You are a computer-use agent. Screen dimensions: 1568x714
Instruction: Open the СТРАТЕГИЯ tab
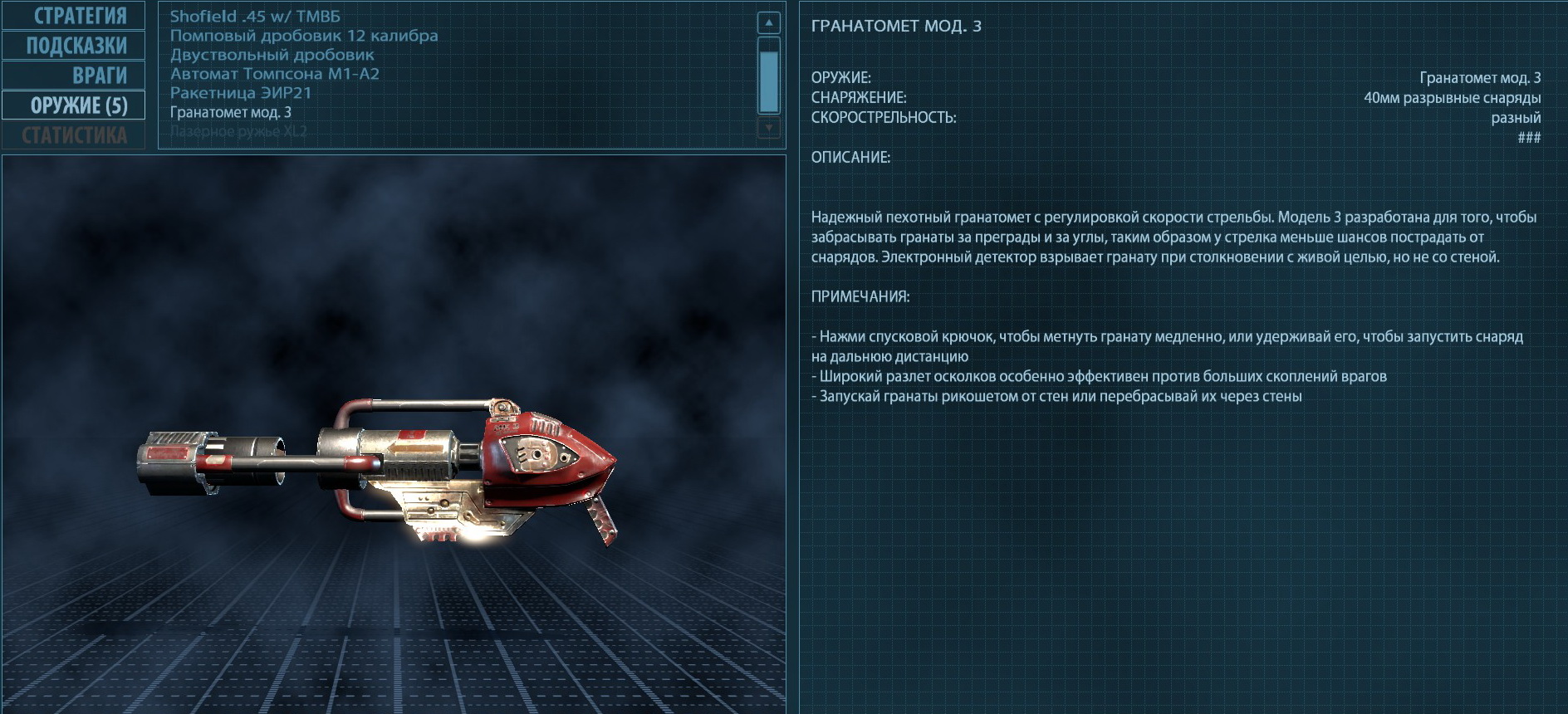coord(74,16)
